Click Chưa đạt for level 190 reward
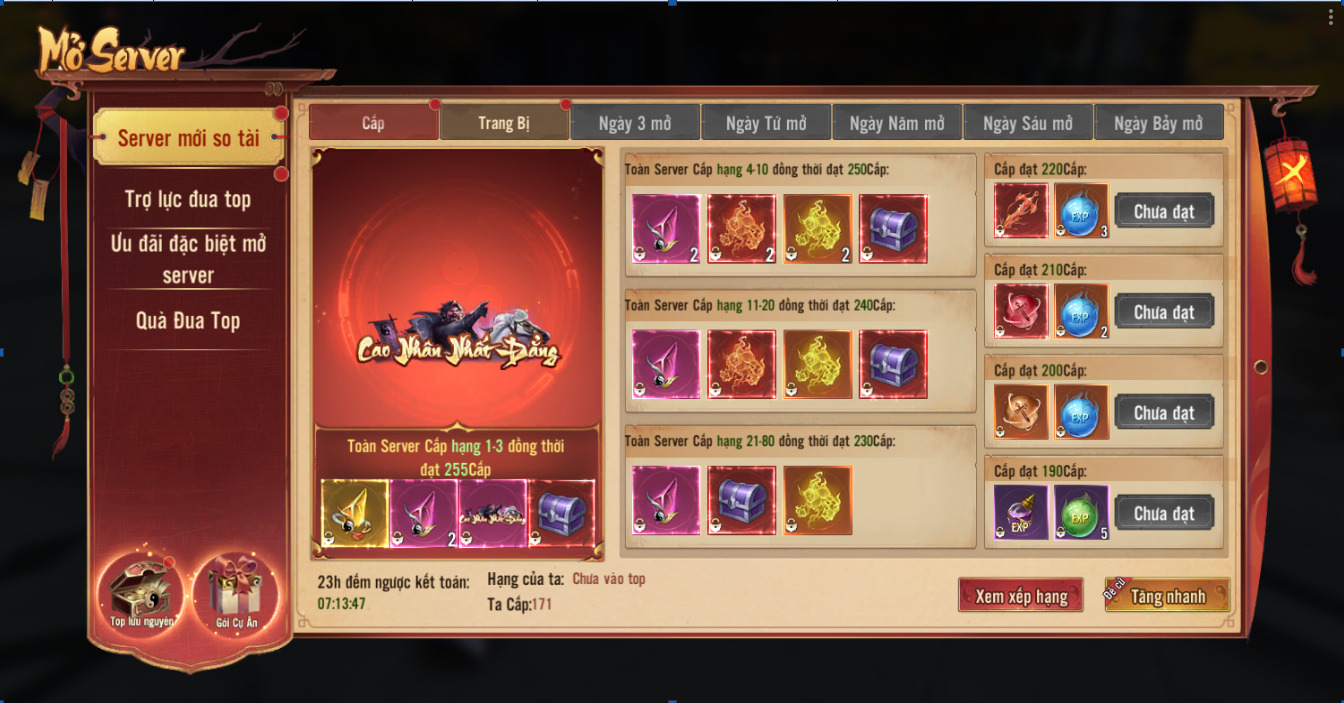This screenshot has height=703, width=1344. [1164, 513]
